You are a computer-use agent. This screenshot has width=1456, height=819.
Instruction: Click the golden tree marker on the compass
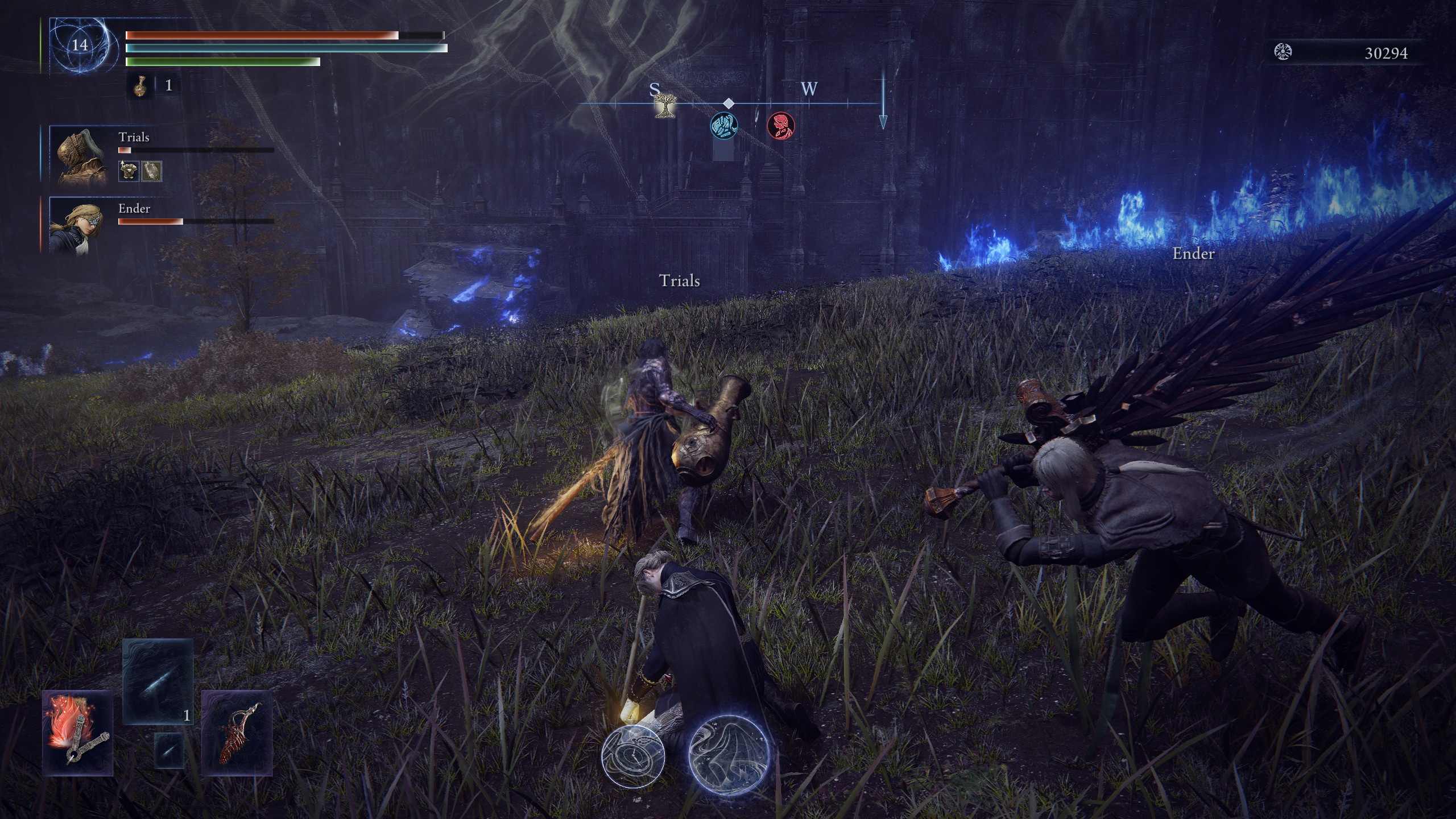(x=663, y=105)
